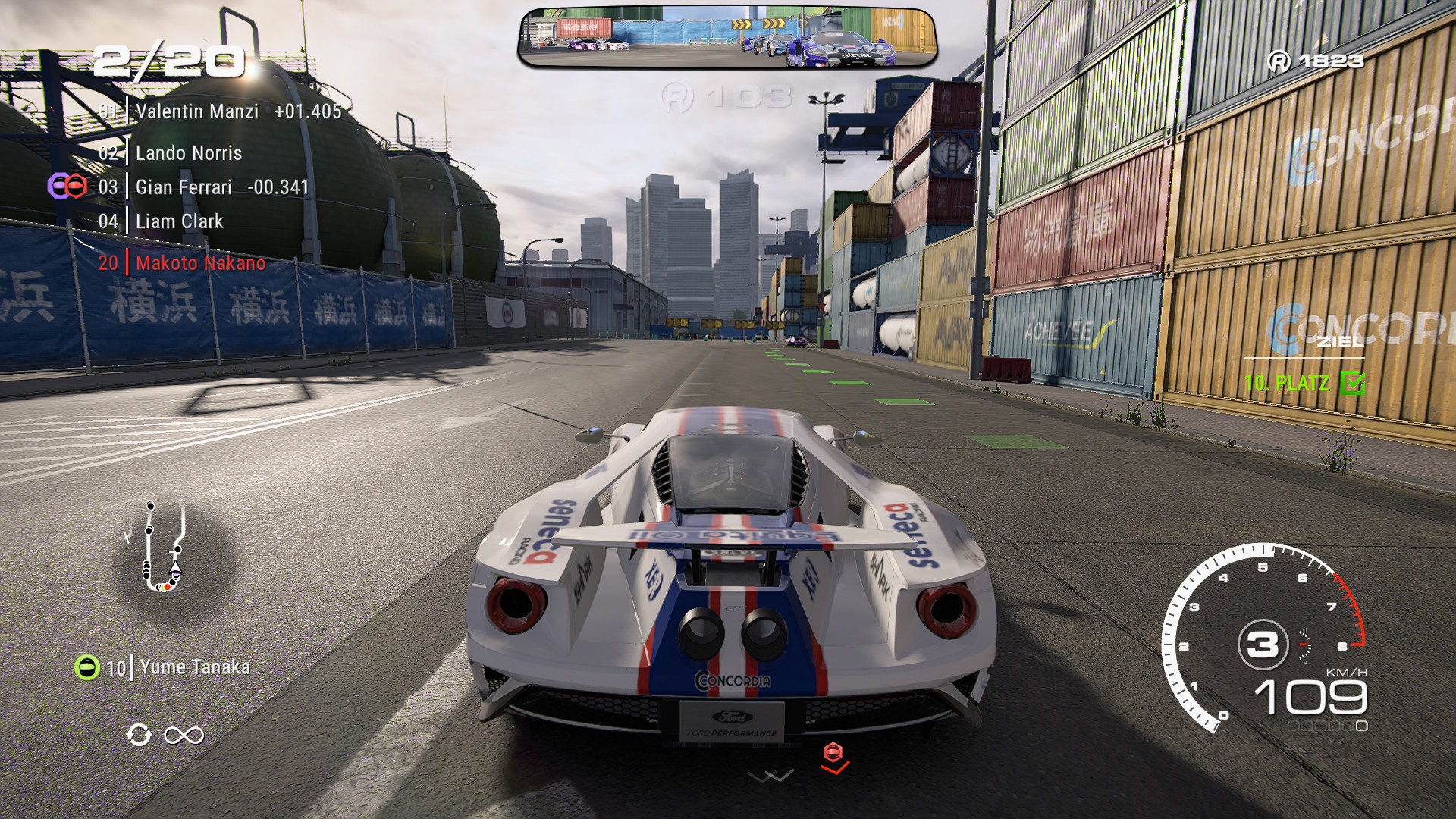Select the Liam Clark leaderboard row

click(x=179, y=221)
